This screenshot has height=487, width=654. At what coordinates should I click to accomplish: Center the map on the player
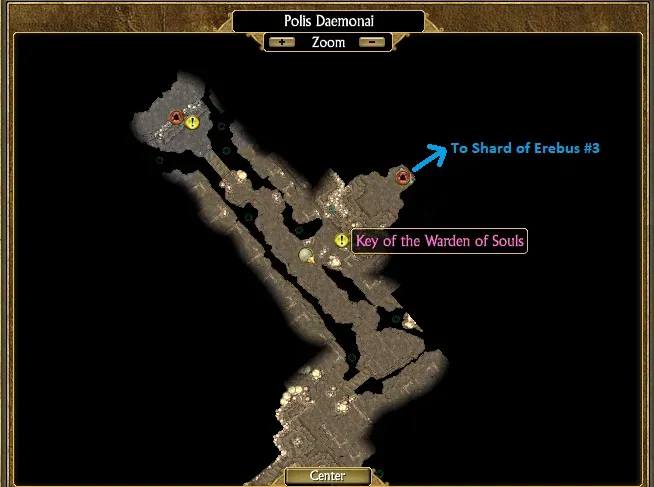tap(327, 476)
